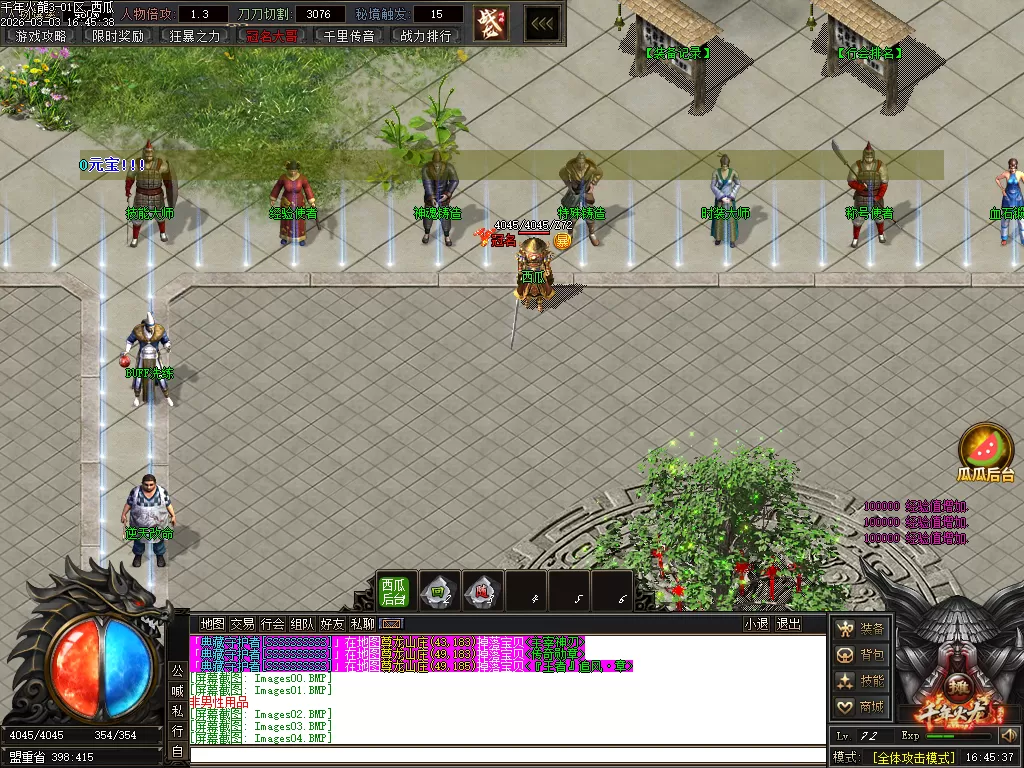Collapse the top panel with the arrow button
Image resolution: width=1024 pixels, height=768 pixels.
click(x=543, y=21)
